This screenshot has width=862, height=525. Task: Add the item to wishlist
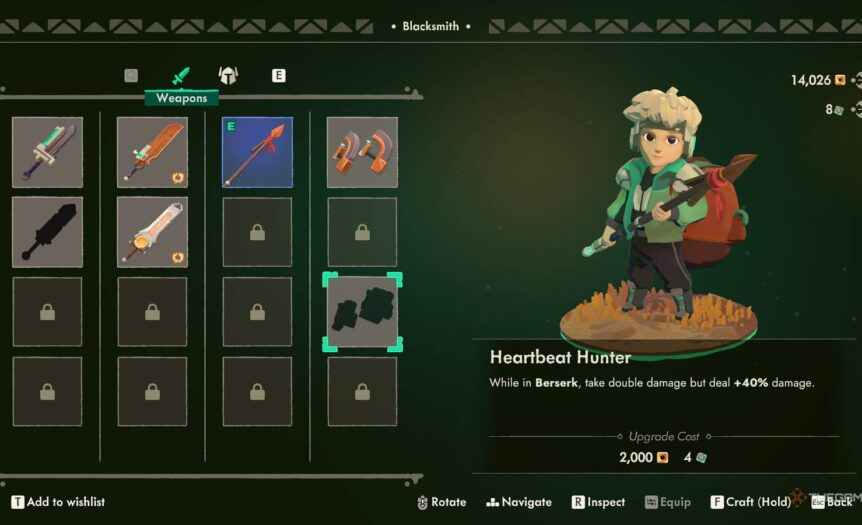pyautogui.click(x=58, y=502)
